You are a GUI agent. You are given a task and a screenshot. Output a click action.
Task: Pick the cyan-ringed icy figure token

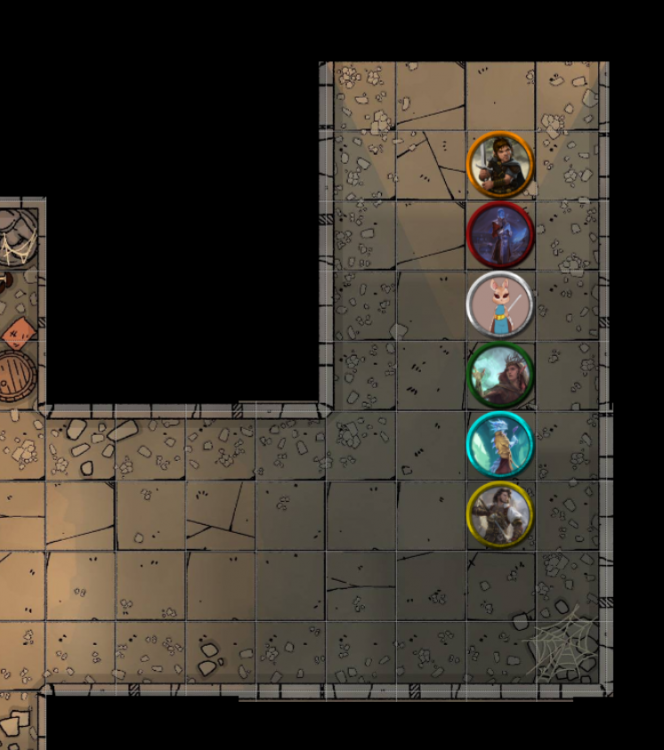500,444
